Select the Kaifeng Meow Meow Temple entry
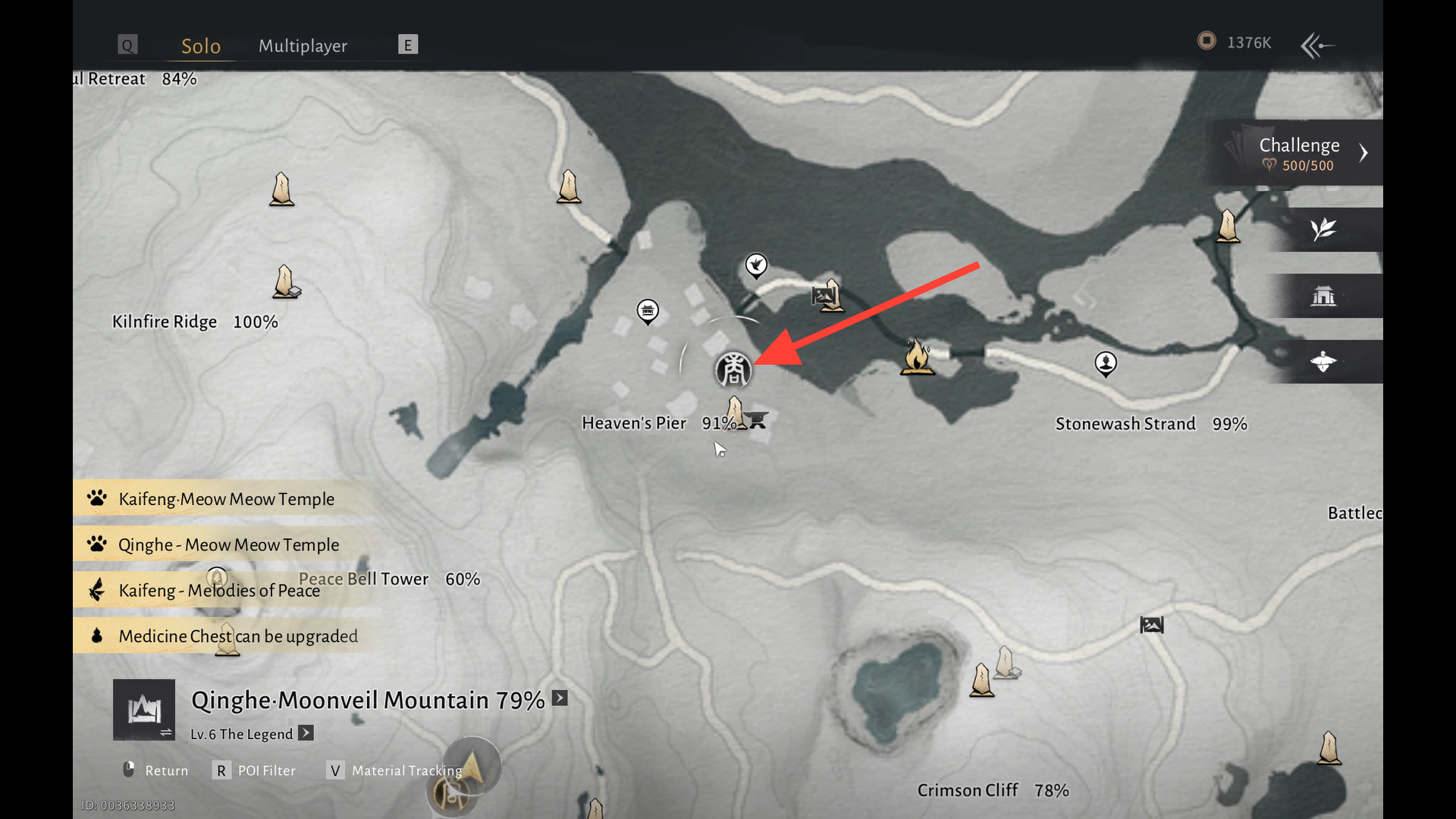This screenshot has height=819, width=1456. point(226,499)
